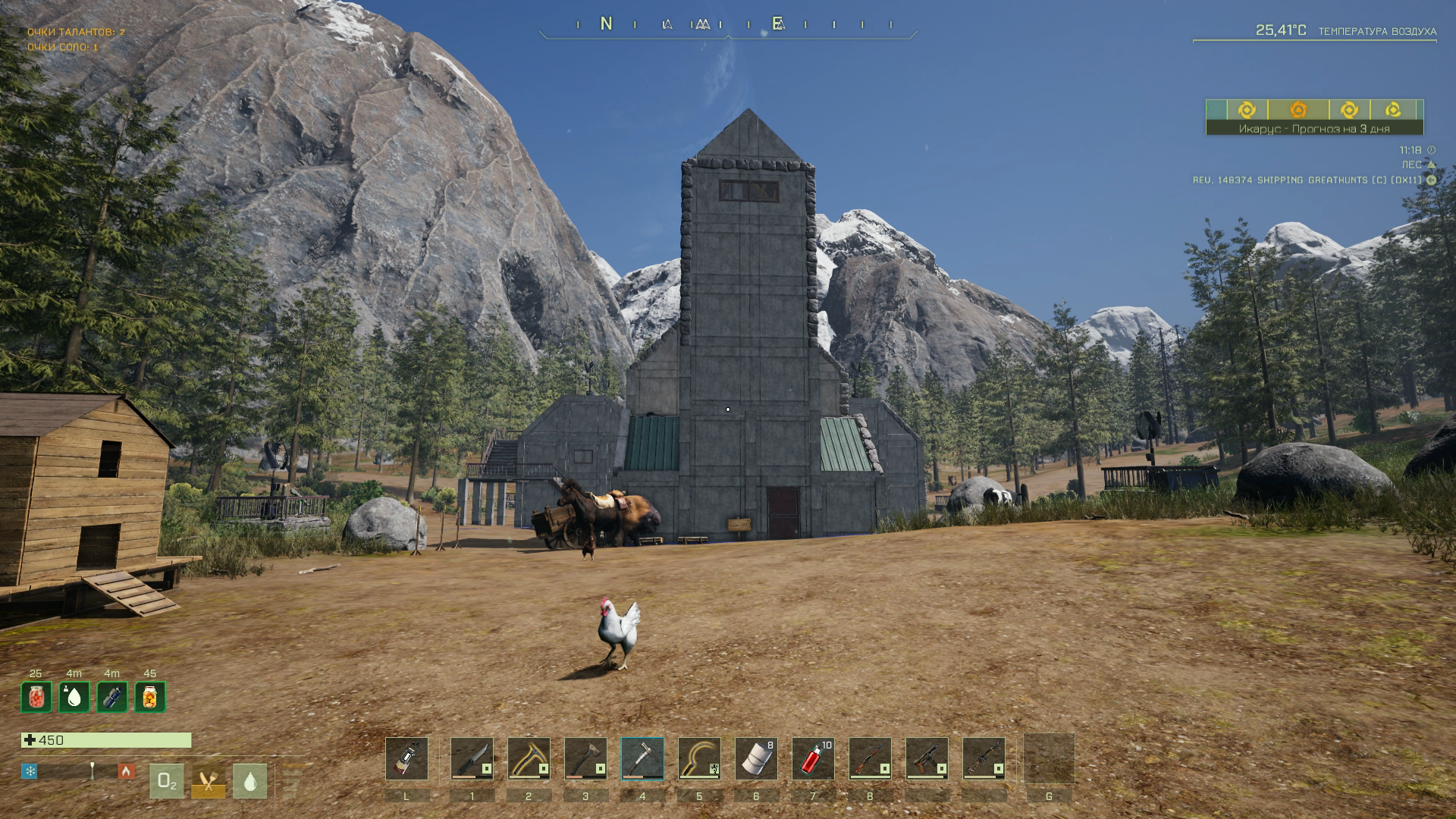Equip the rifle in hotbar slot 8

click(870, 758)
